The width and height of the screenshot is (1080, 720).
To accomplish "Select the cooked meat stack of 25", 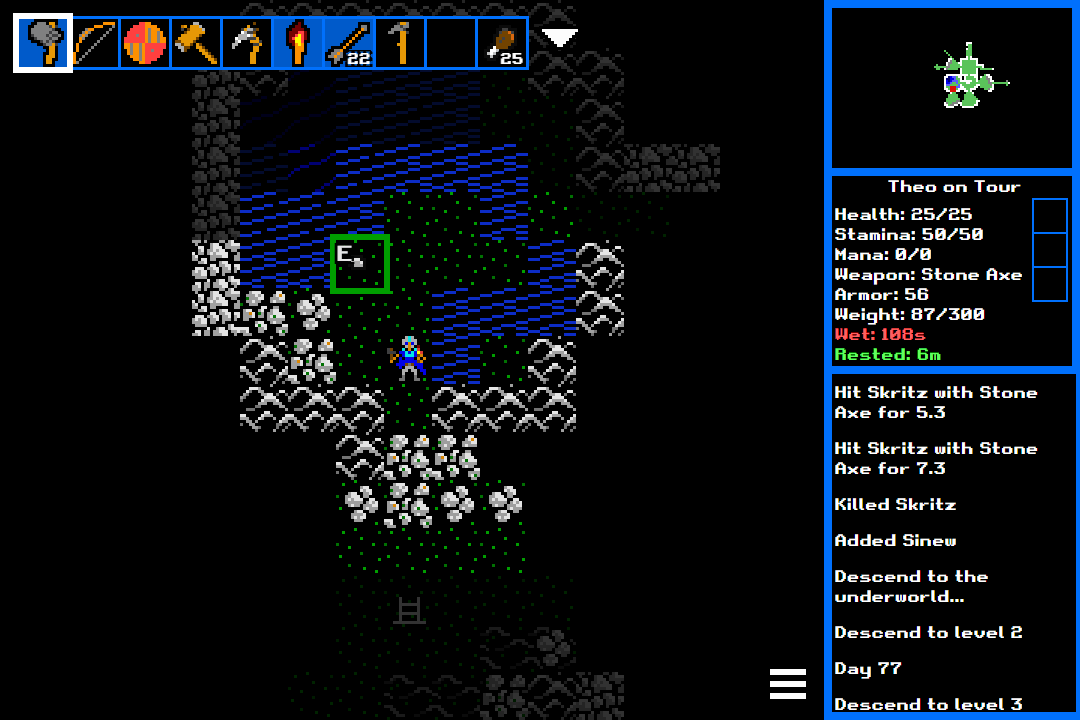I will (502, 43).
